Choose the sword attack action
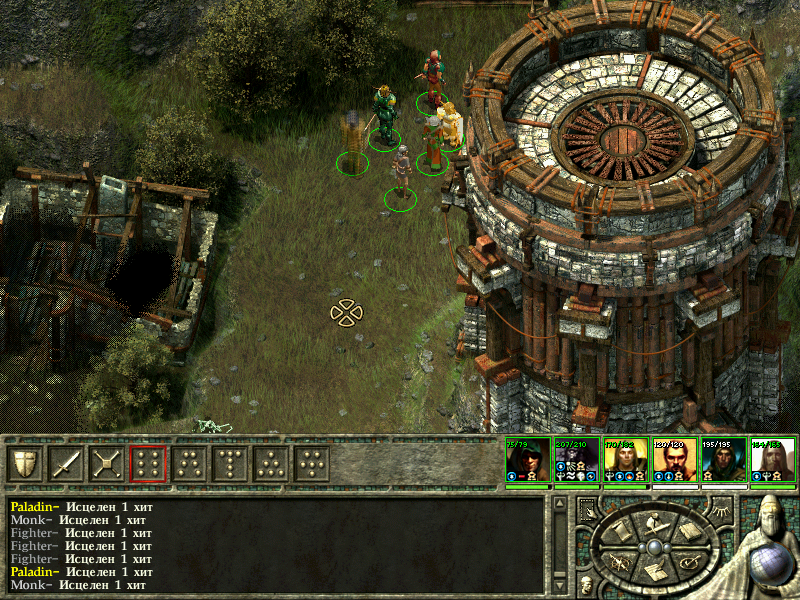 [x=65, y=464]
